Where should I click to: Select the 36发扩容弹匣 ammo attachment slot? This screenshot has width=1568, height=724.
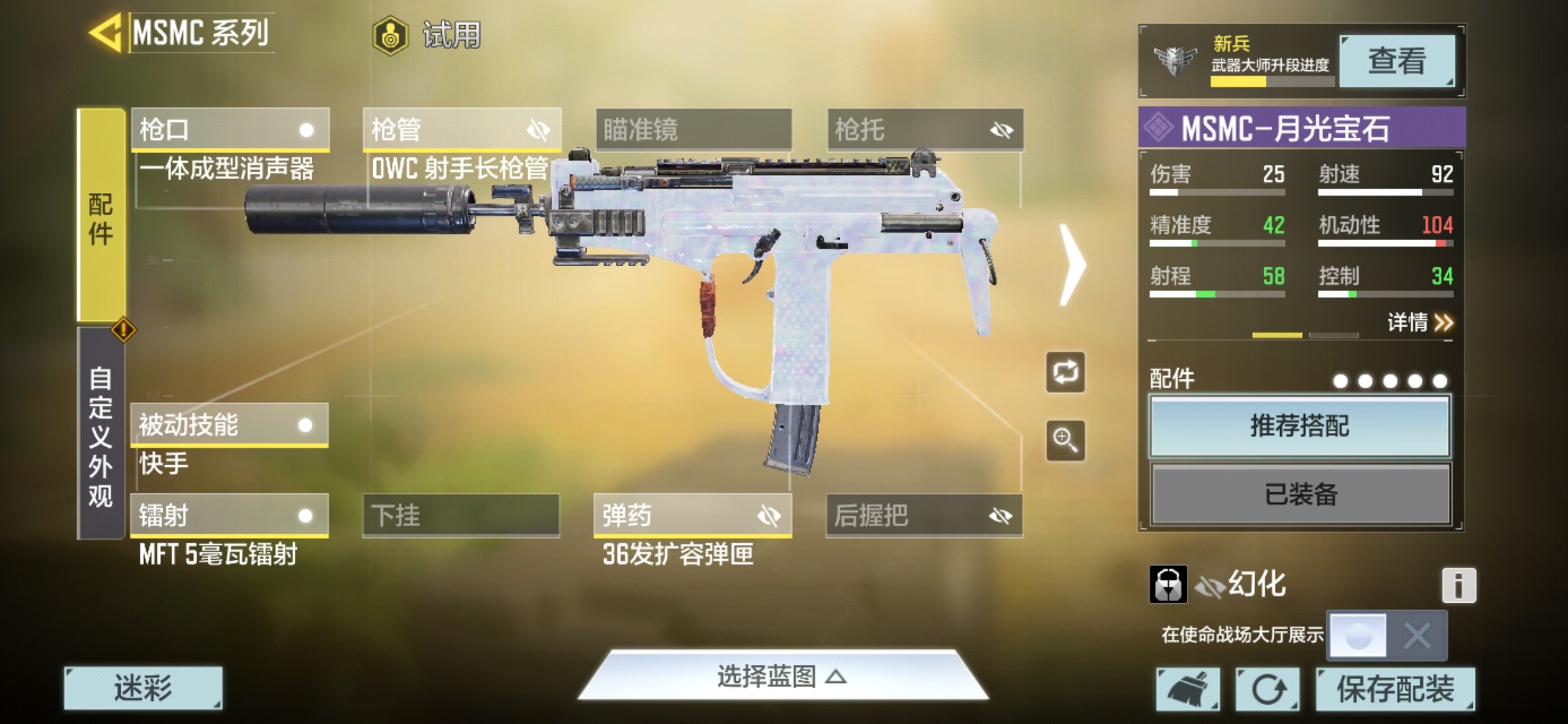coord(679,554)
